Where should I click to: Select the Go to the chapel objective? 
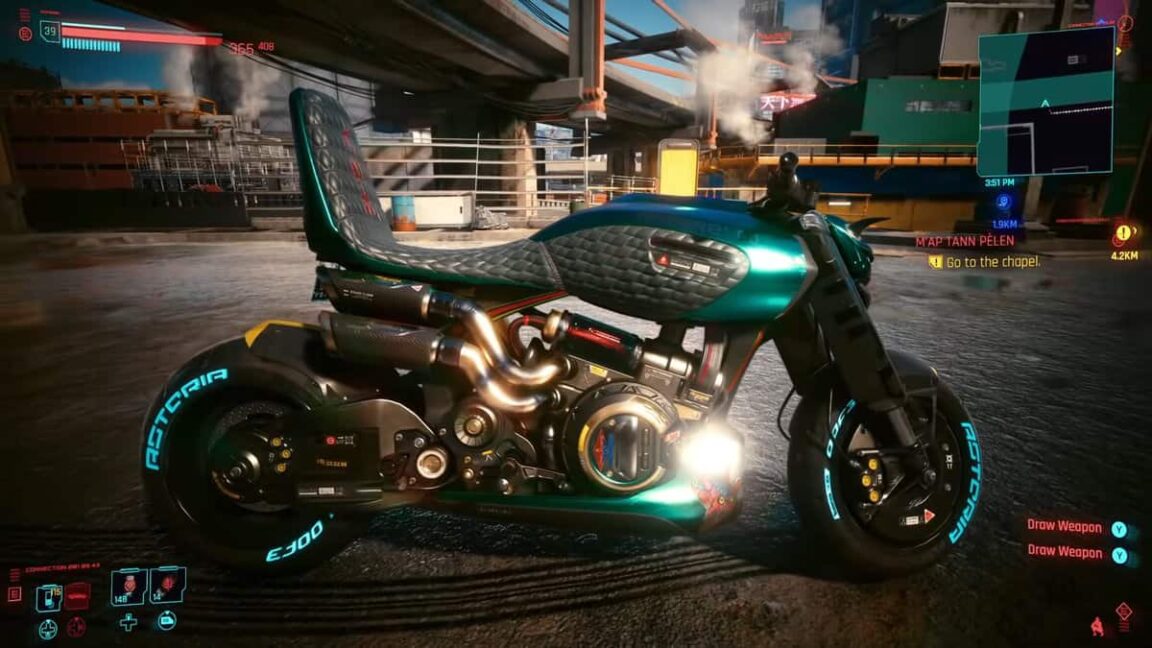[992, 262]
